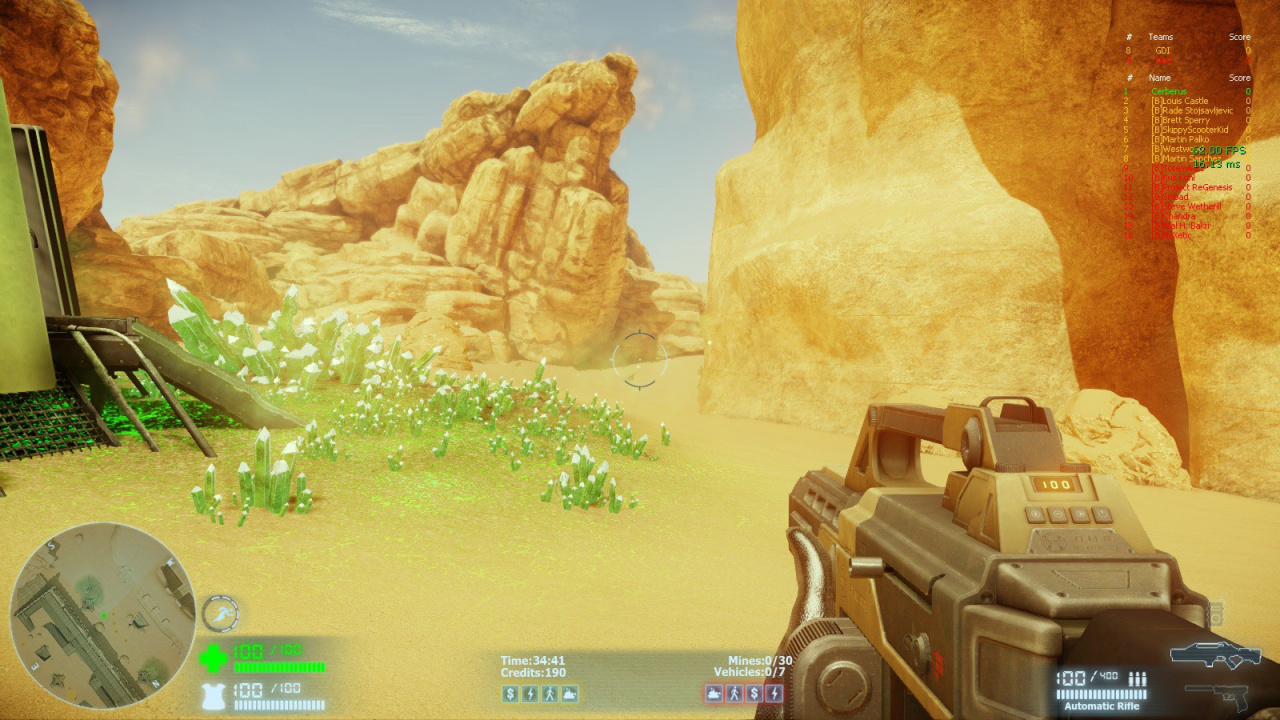Select the GDI team row
The width and height of the screenshot is (1280, 720).
[1162, 50]
